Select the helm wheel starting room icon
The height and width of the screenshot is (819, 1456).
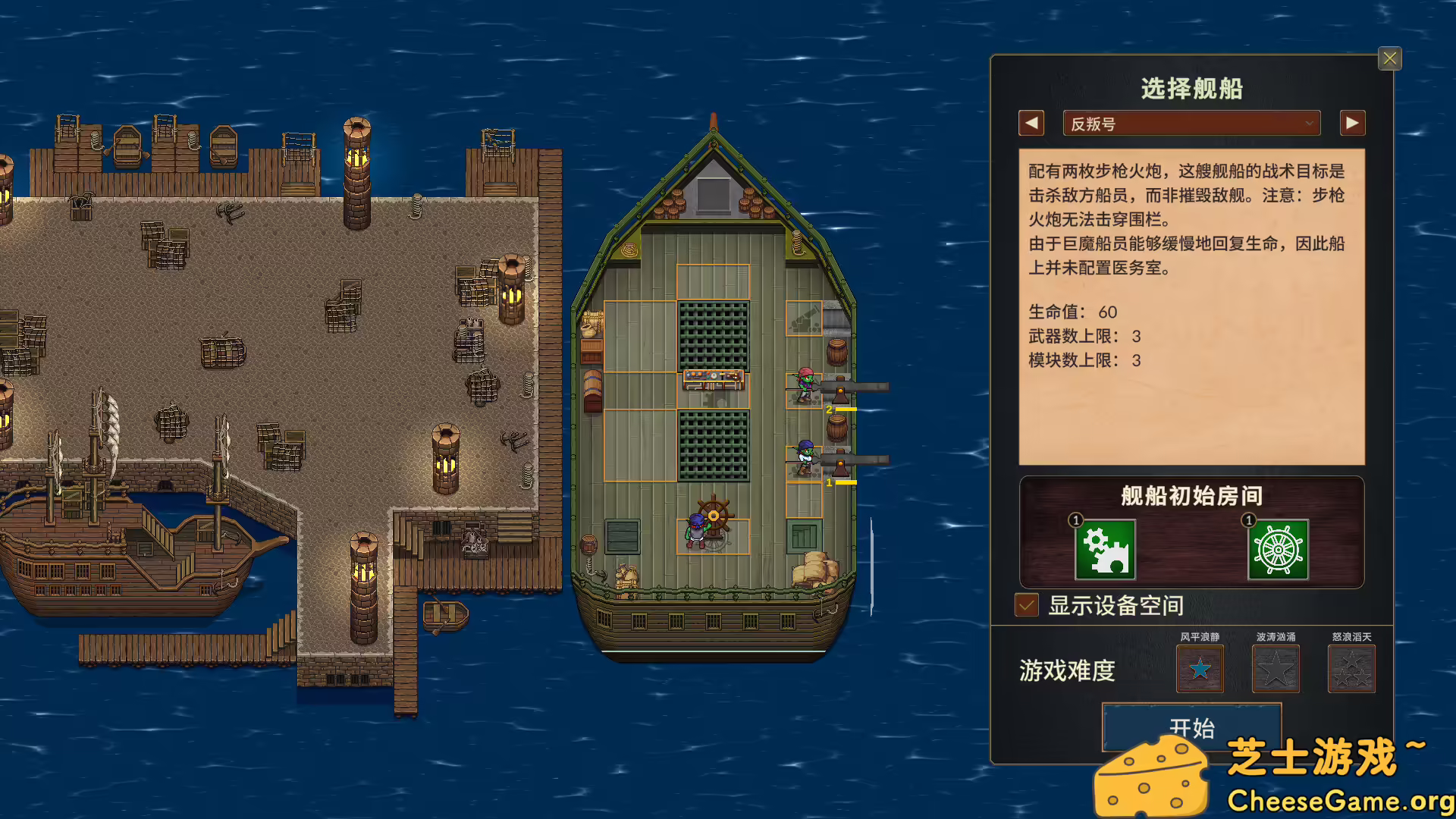(1277, 551)
